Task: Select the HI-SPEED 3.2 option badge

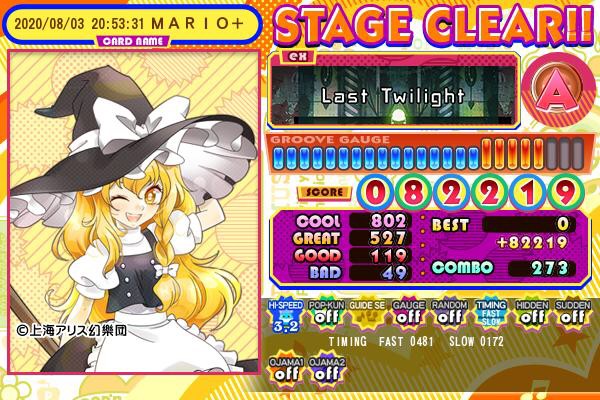Action: 284,314
